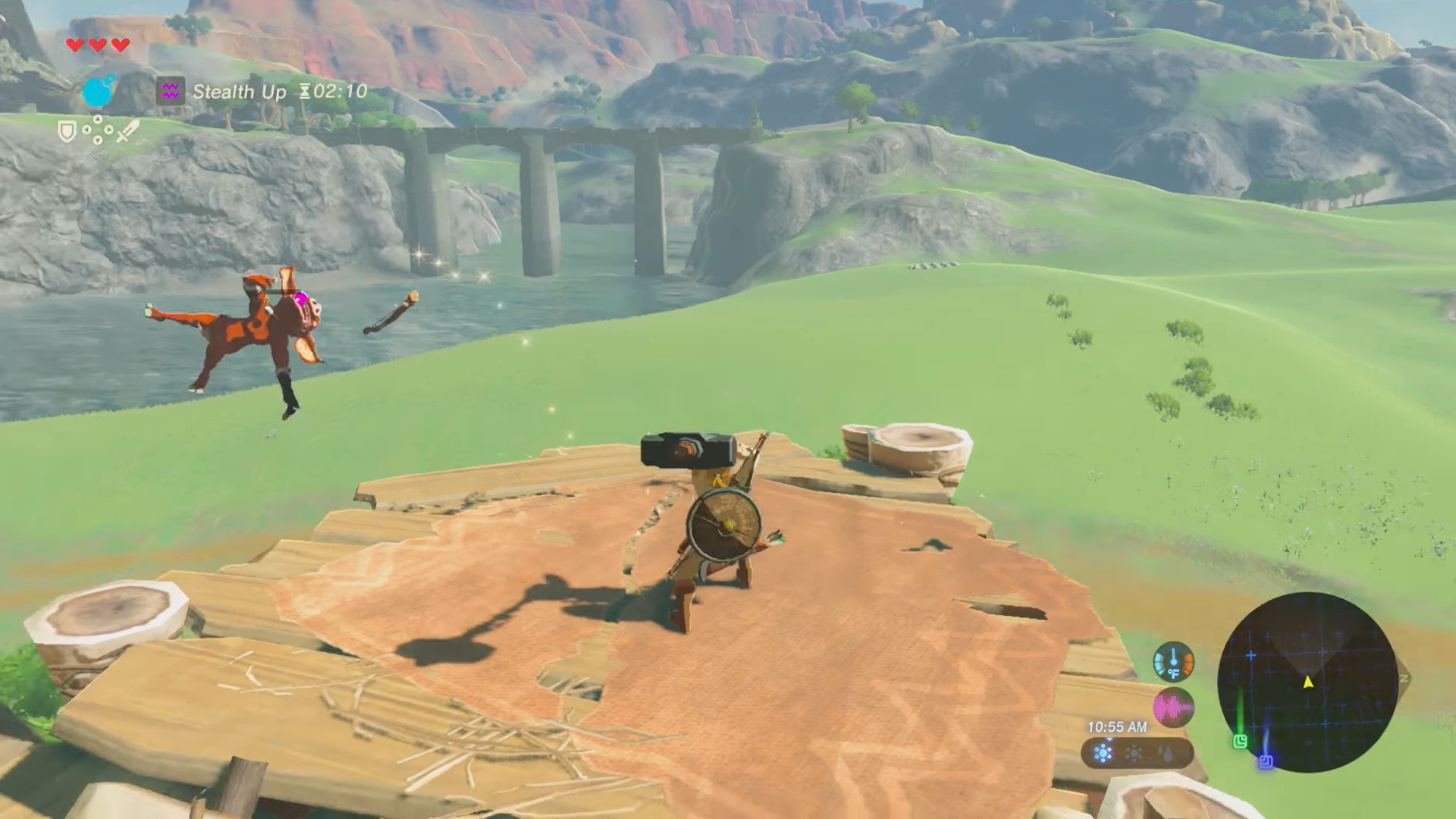Select the blue shrine marker on the minimap

point(1266,761)
